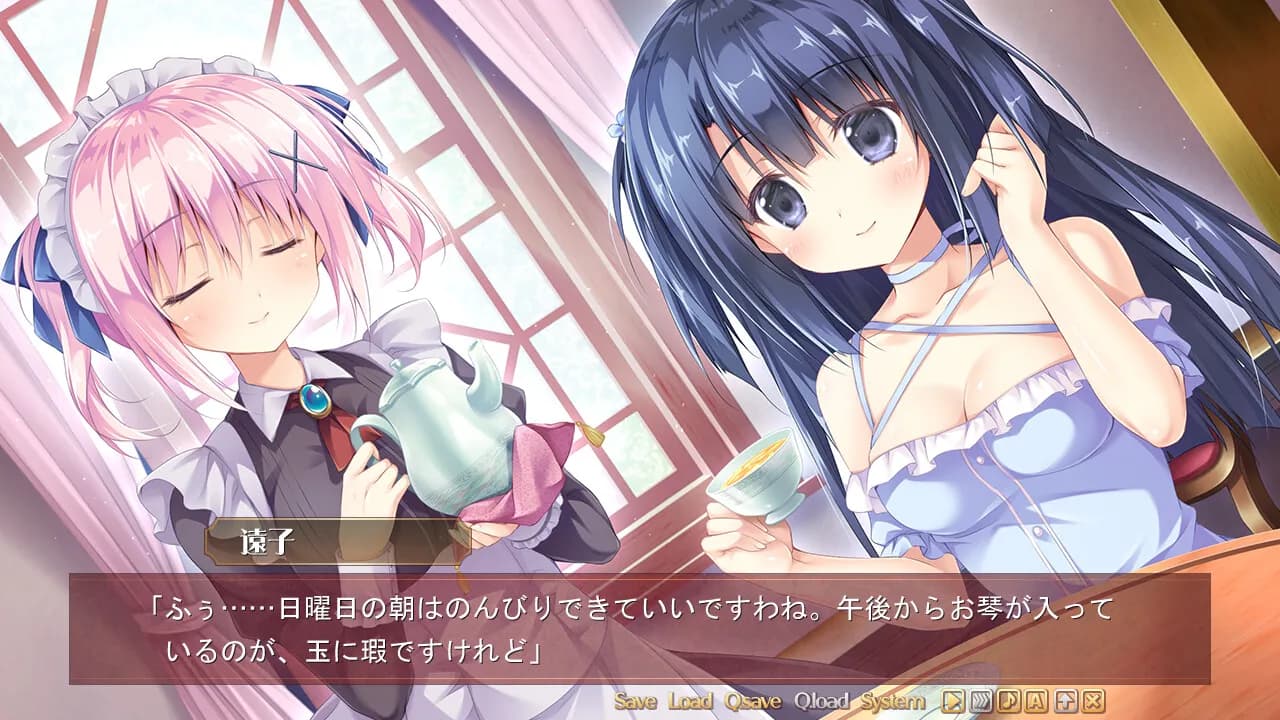
Task: Click the up arrow icon
Action: pyautogui.click(x=1065, y=701)
